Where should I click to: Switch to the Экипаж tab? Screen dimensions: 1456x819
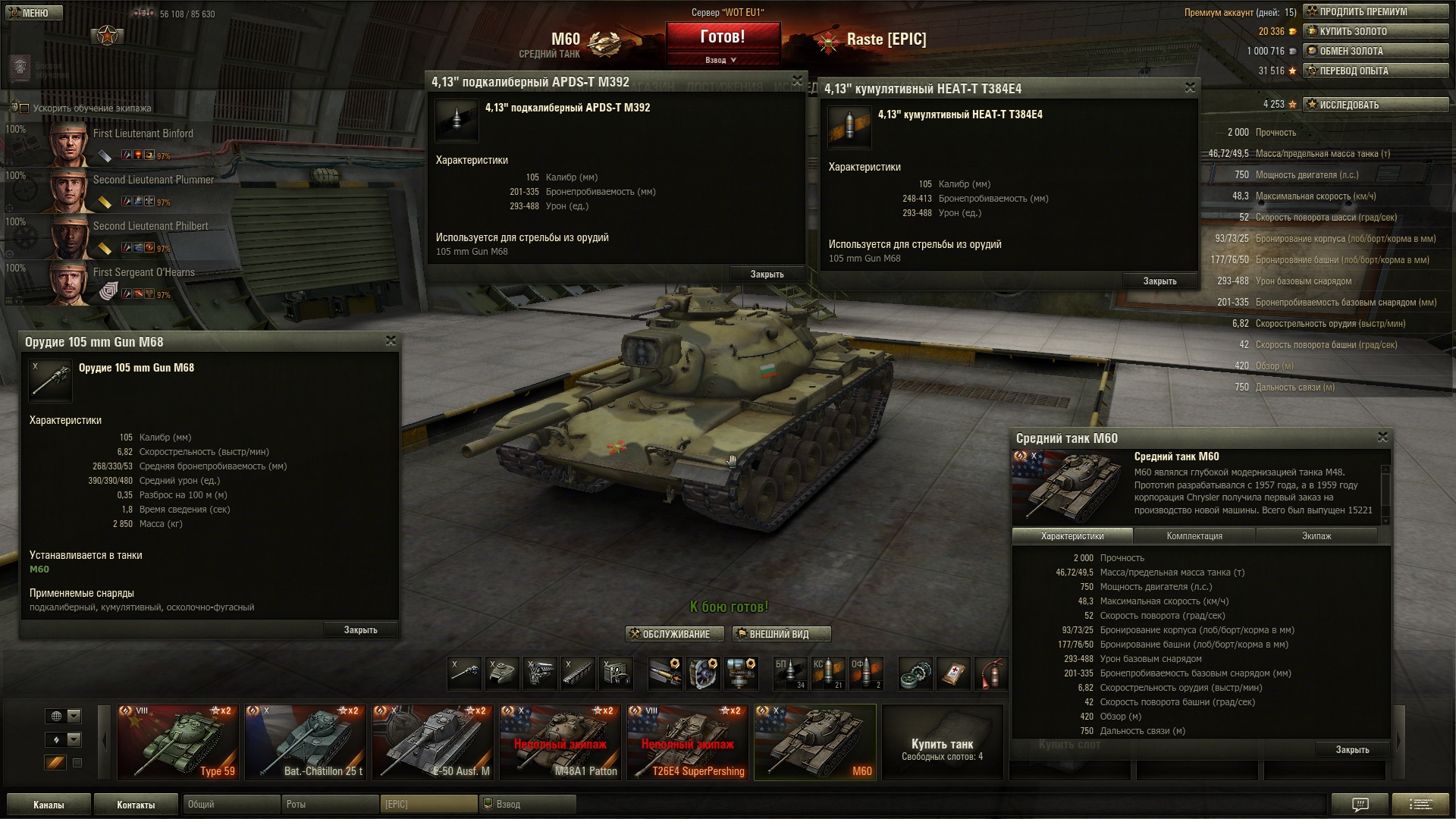[1316, 536]
